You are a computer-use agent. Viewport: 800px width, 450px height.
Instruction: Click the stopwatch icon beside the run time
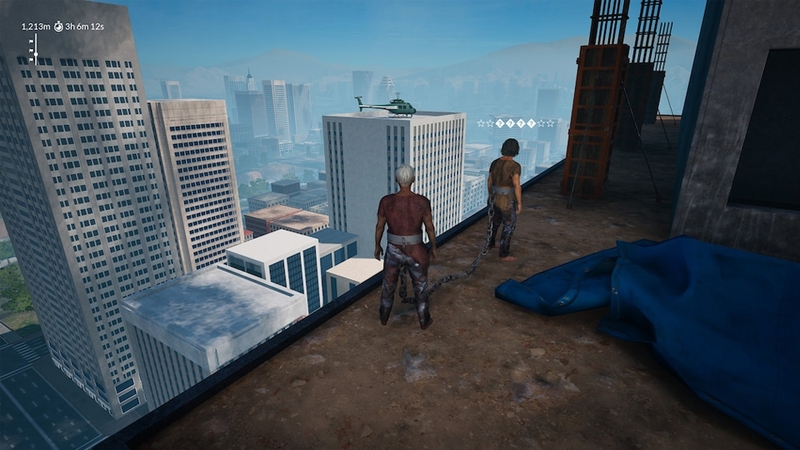57,26
